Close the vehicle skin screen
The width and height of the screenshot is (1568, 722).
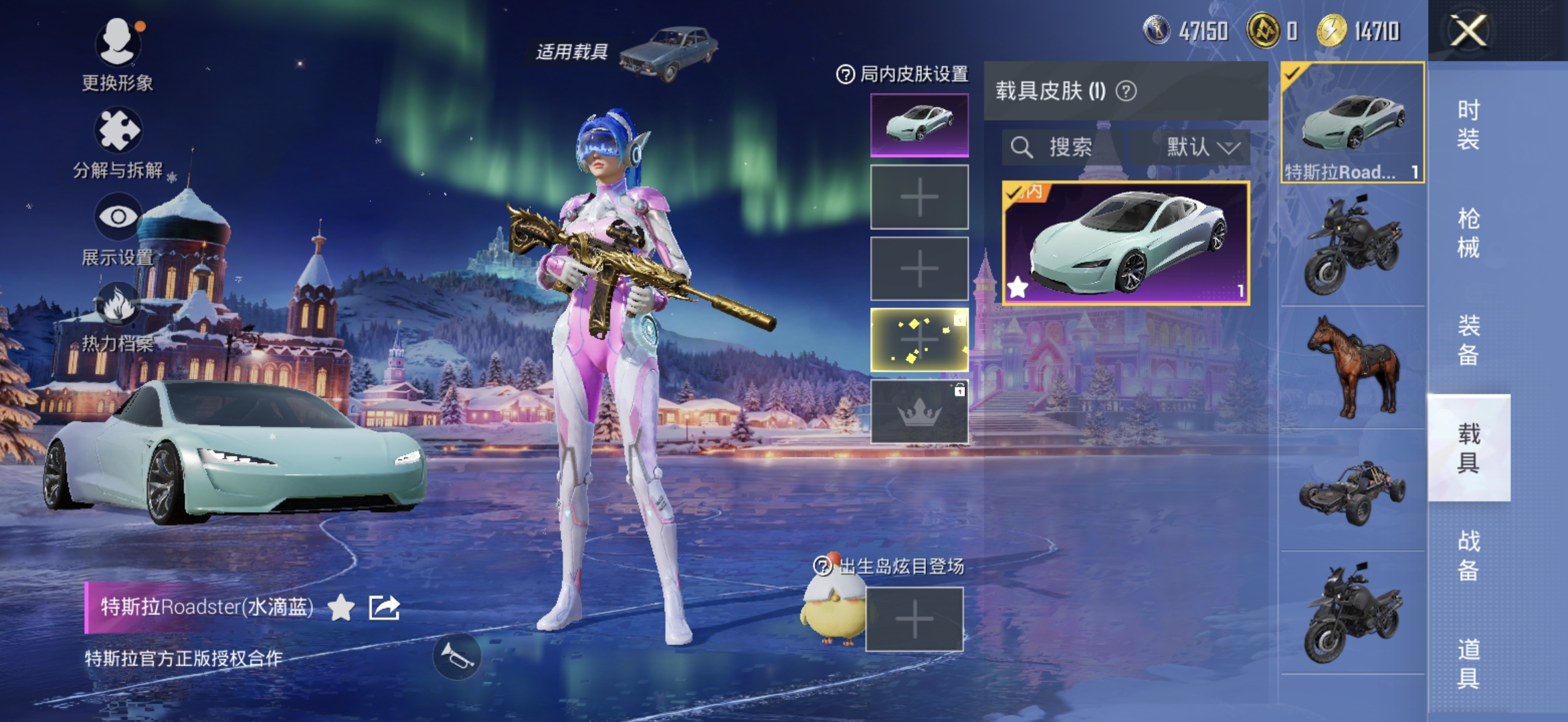1468,31
